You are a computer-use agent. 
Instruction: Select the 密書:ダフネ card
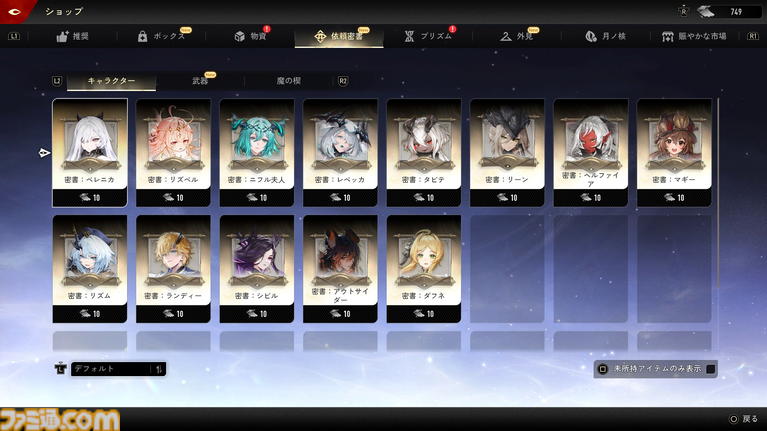[x=424, y=268]
